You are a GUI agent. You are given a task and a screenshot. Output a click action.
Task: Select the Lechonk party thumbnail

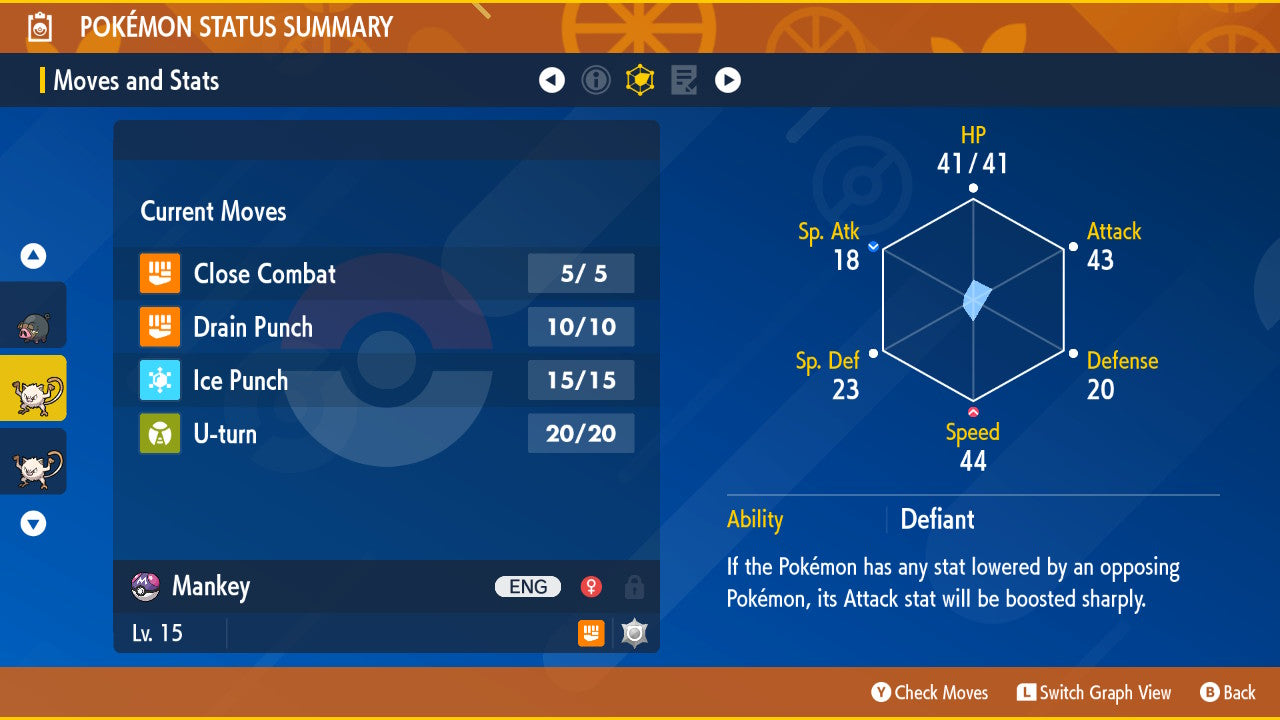pyautogui.click(x=33, y=316)
